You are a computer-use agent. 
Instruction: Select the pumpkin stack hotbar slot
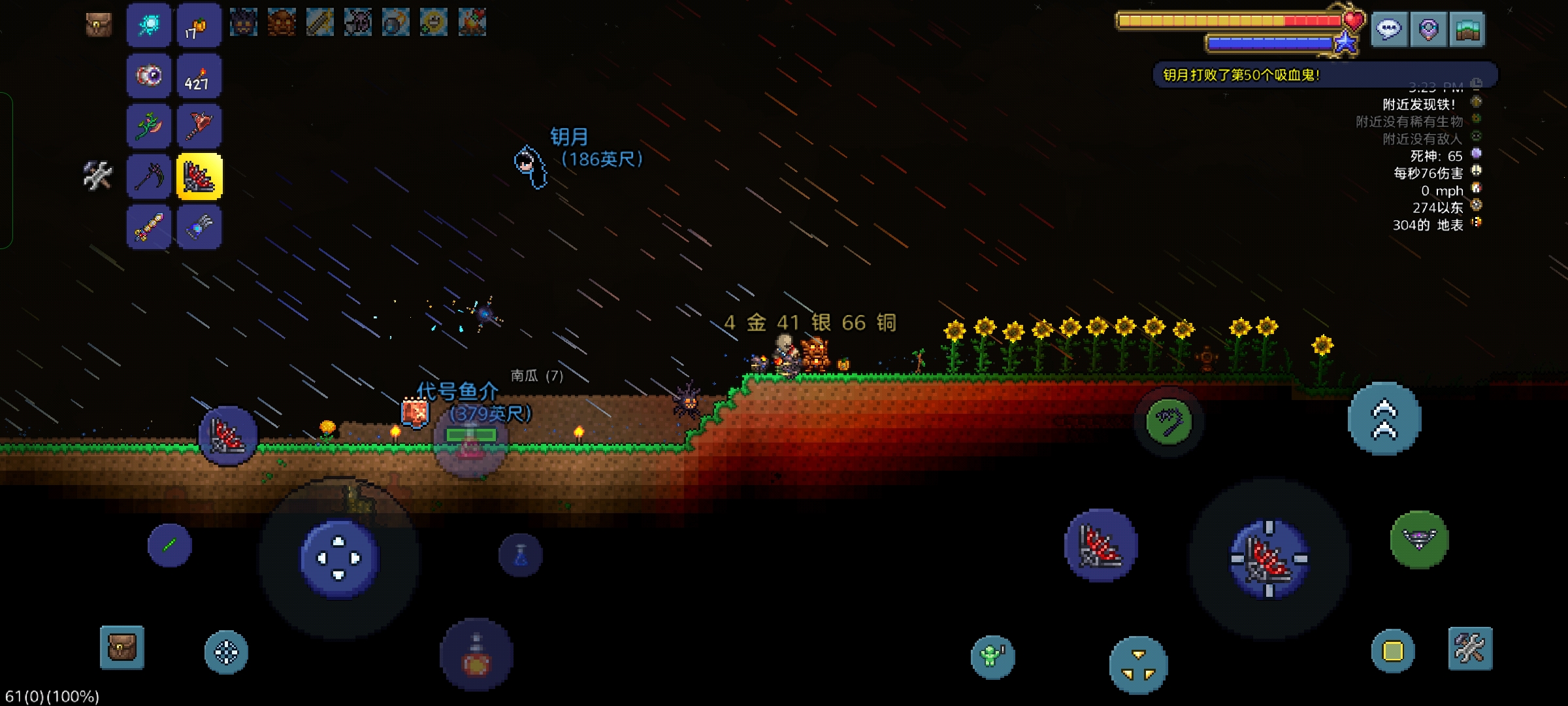point(199,26)
